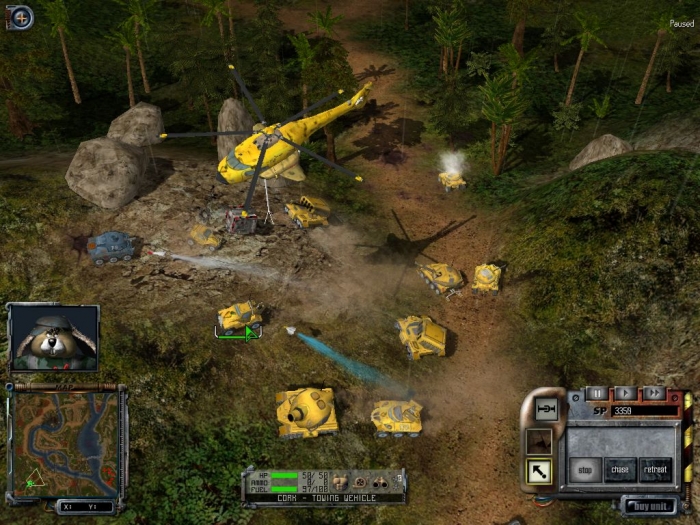The width and height of the screenshot is (700, 525).
Task: Select the chase command
Action: pyautogui.click(x=620, y=469)
